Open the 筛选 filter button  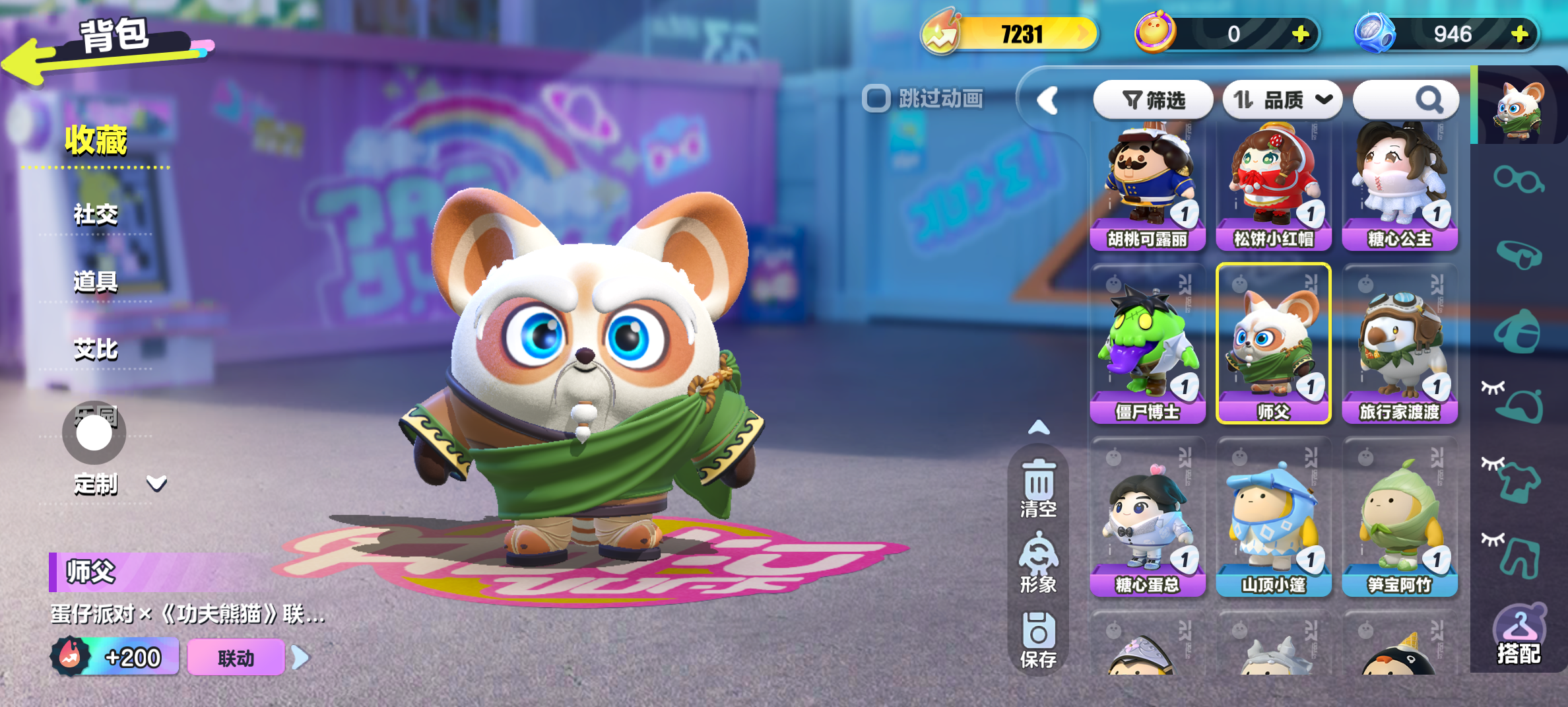pos(1153,100)
